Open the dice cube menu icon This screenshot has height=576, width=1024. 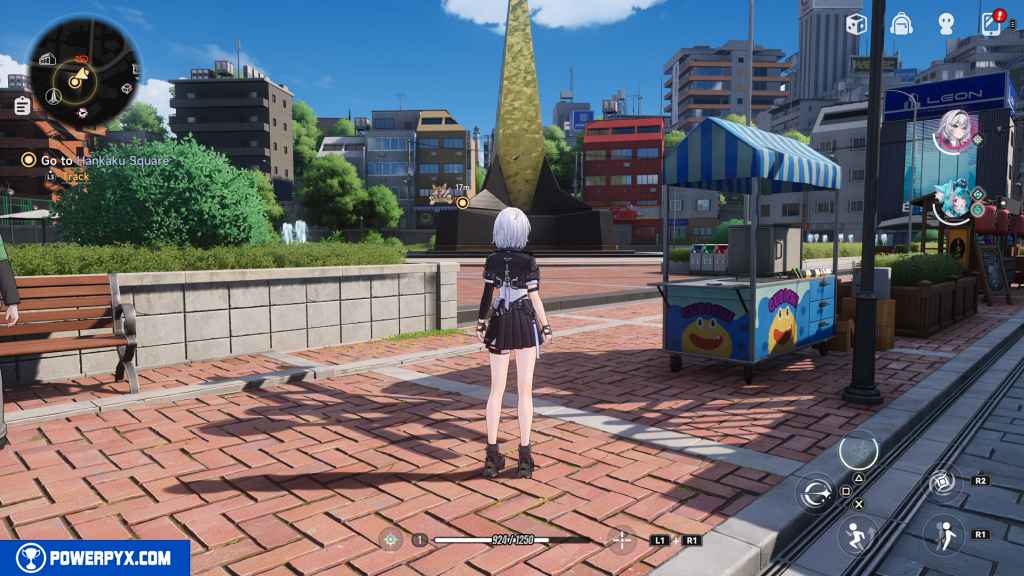pos(856,23)
